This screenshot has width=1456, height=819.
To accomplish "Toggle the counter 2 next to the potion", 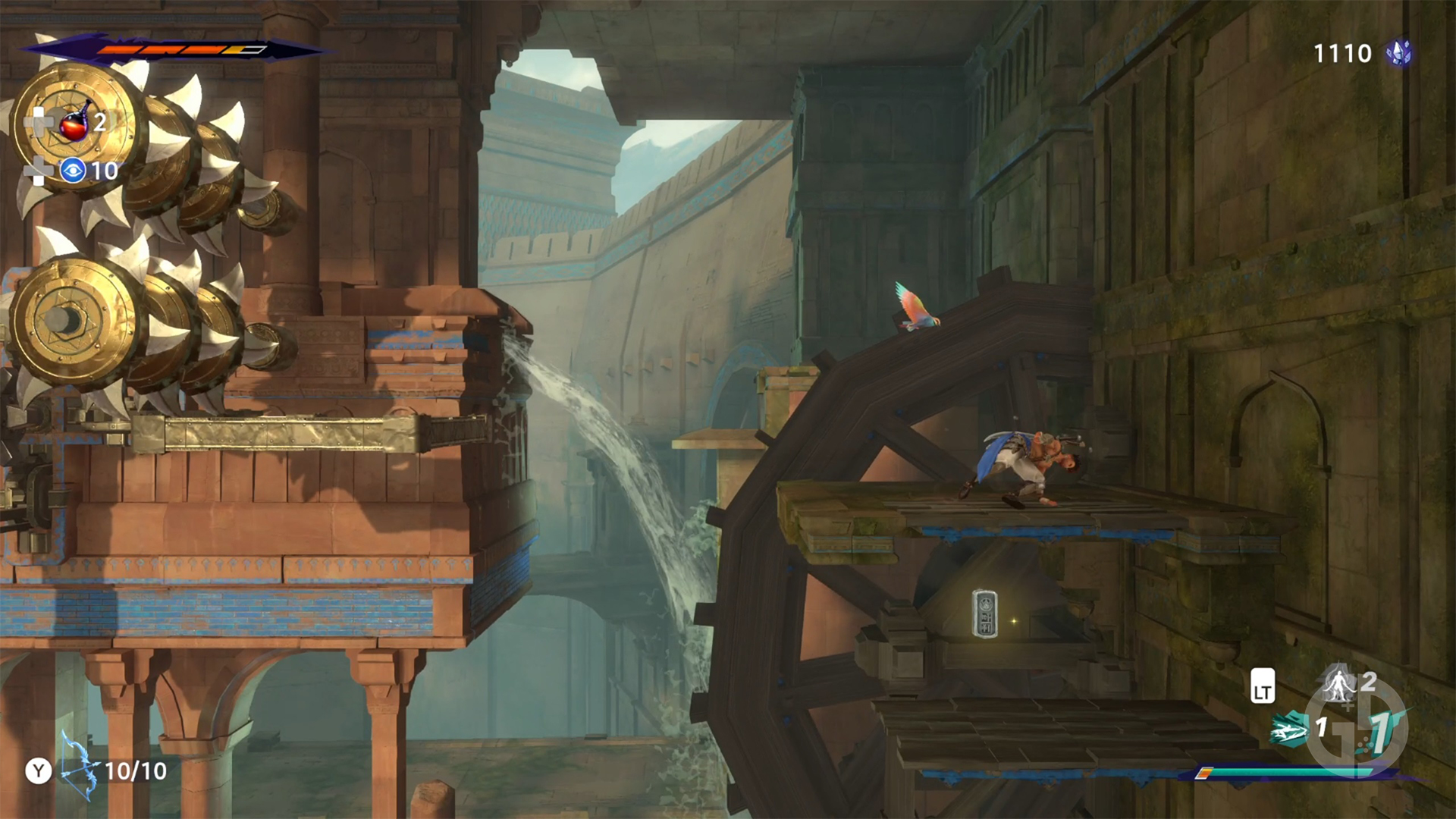I will (99, 123).
